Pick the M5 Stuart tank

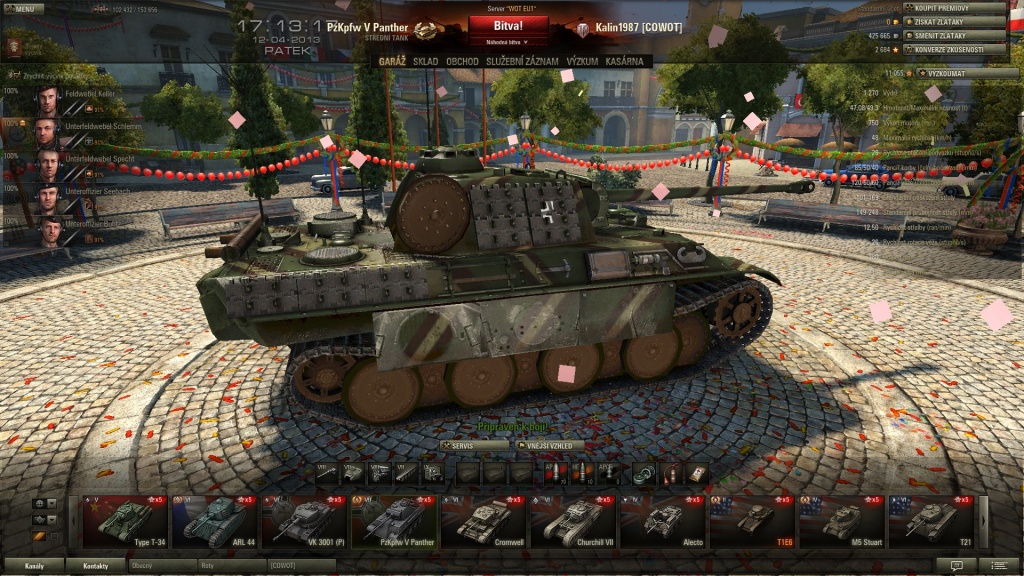838,521
